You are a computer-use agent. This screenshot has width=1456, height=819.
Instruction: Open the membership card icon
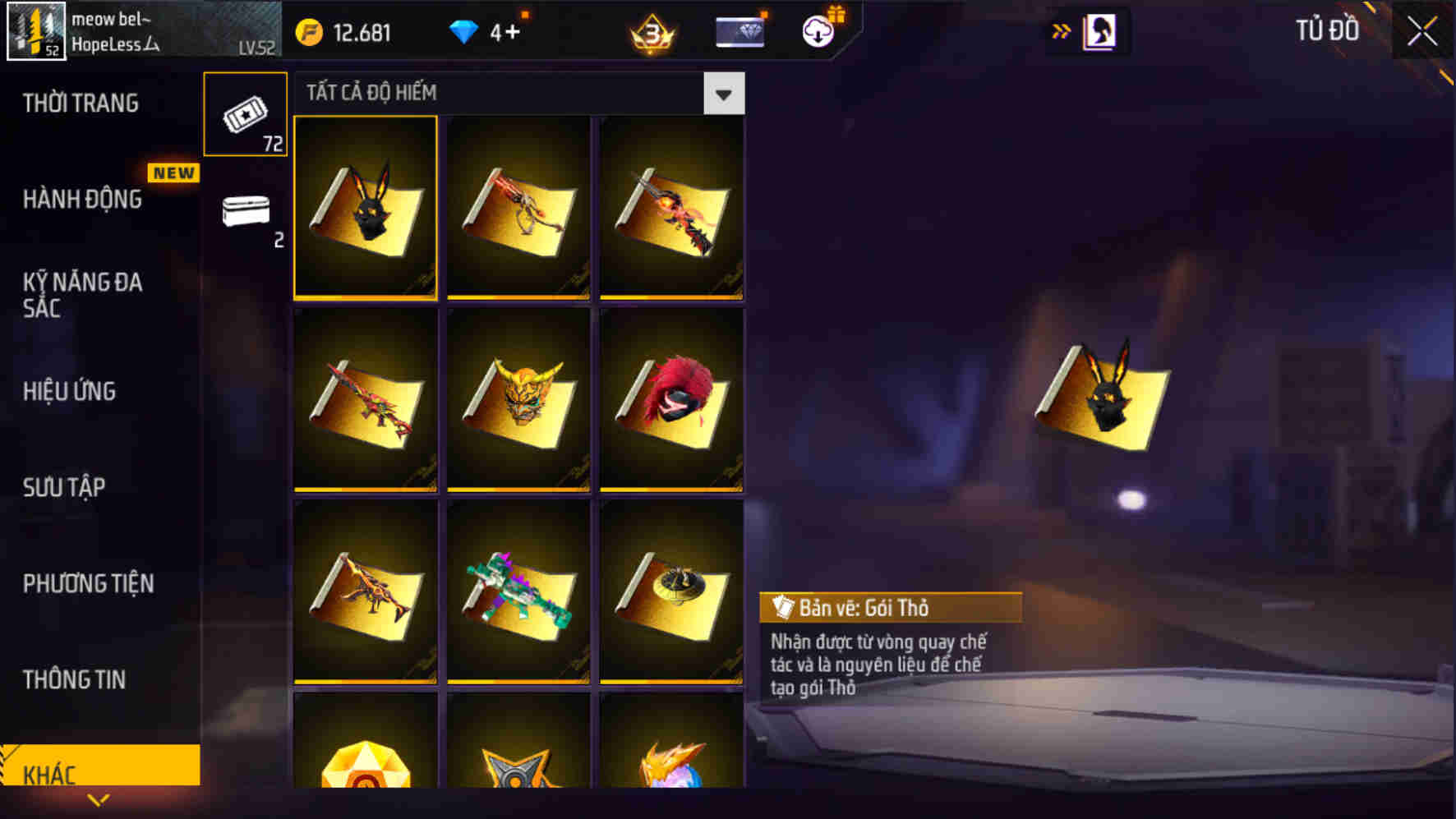[739, 30]
